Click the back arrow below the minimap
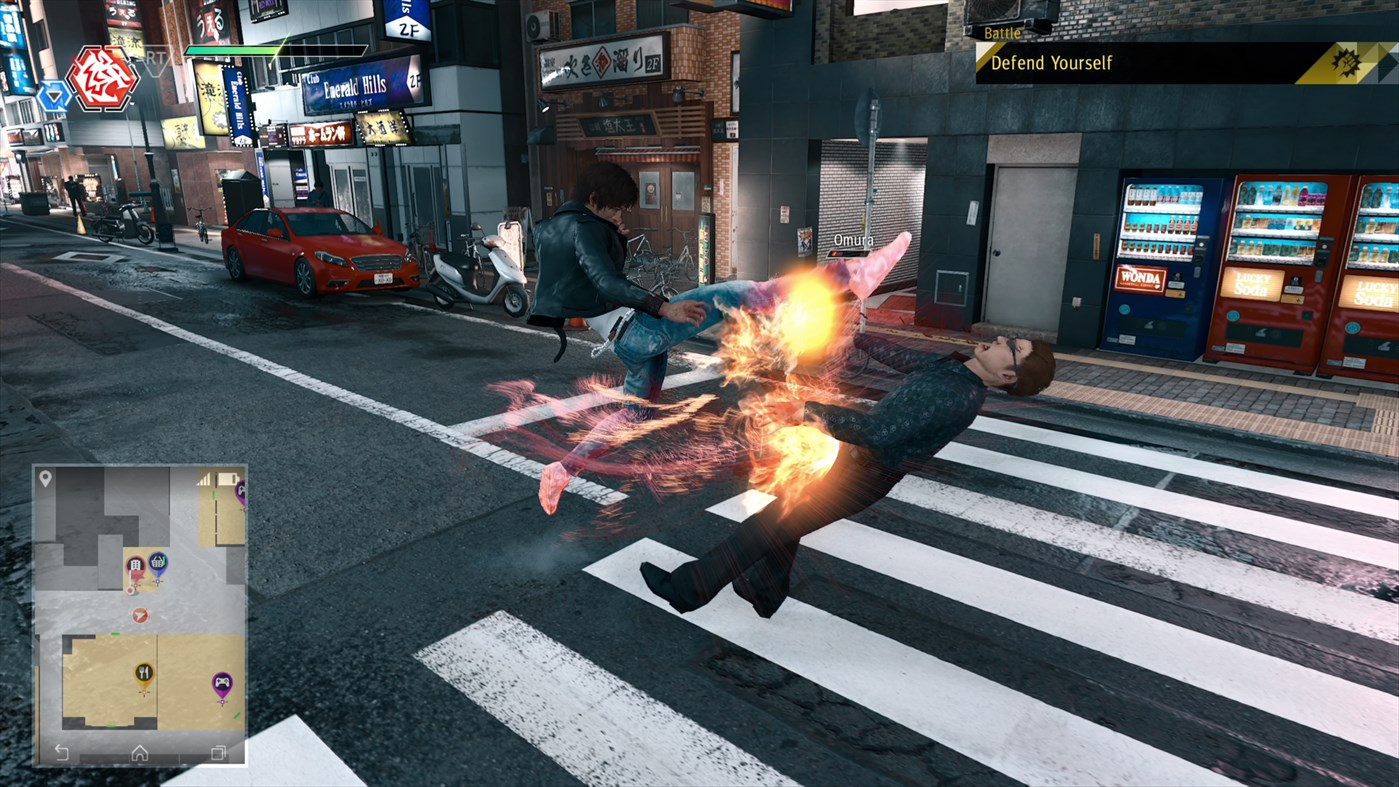 [60, 750]
